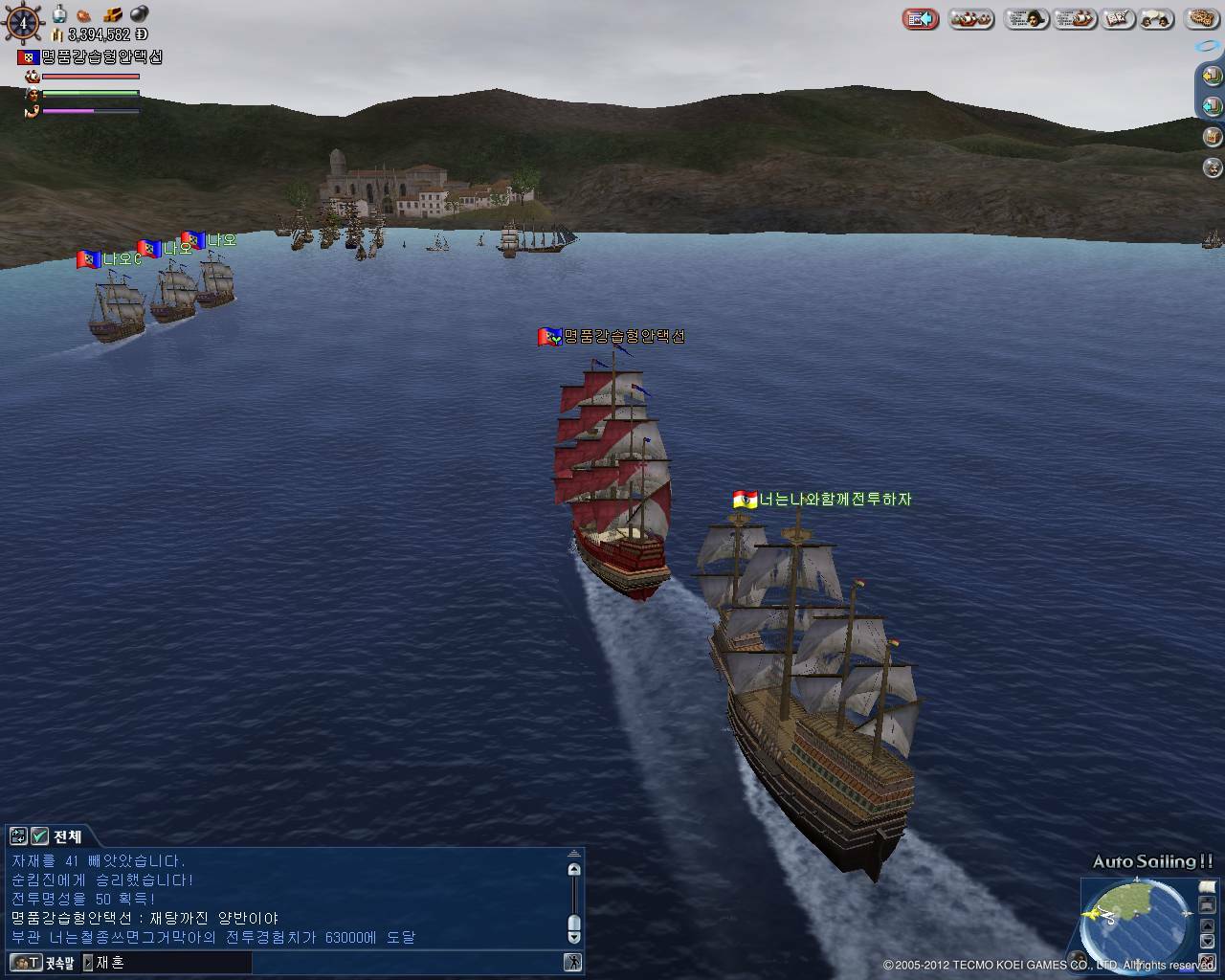Click the yellow arrow side panel button
The image size is (1225, 980).
(1212, 76)
